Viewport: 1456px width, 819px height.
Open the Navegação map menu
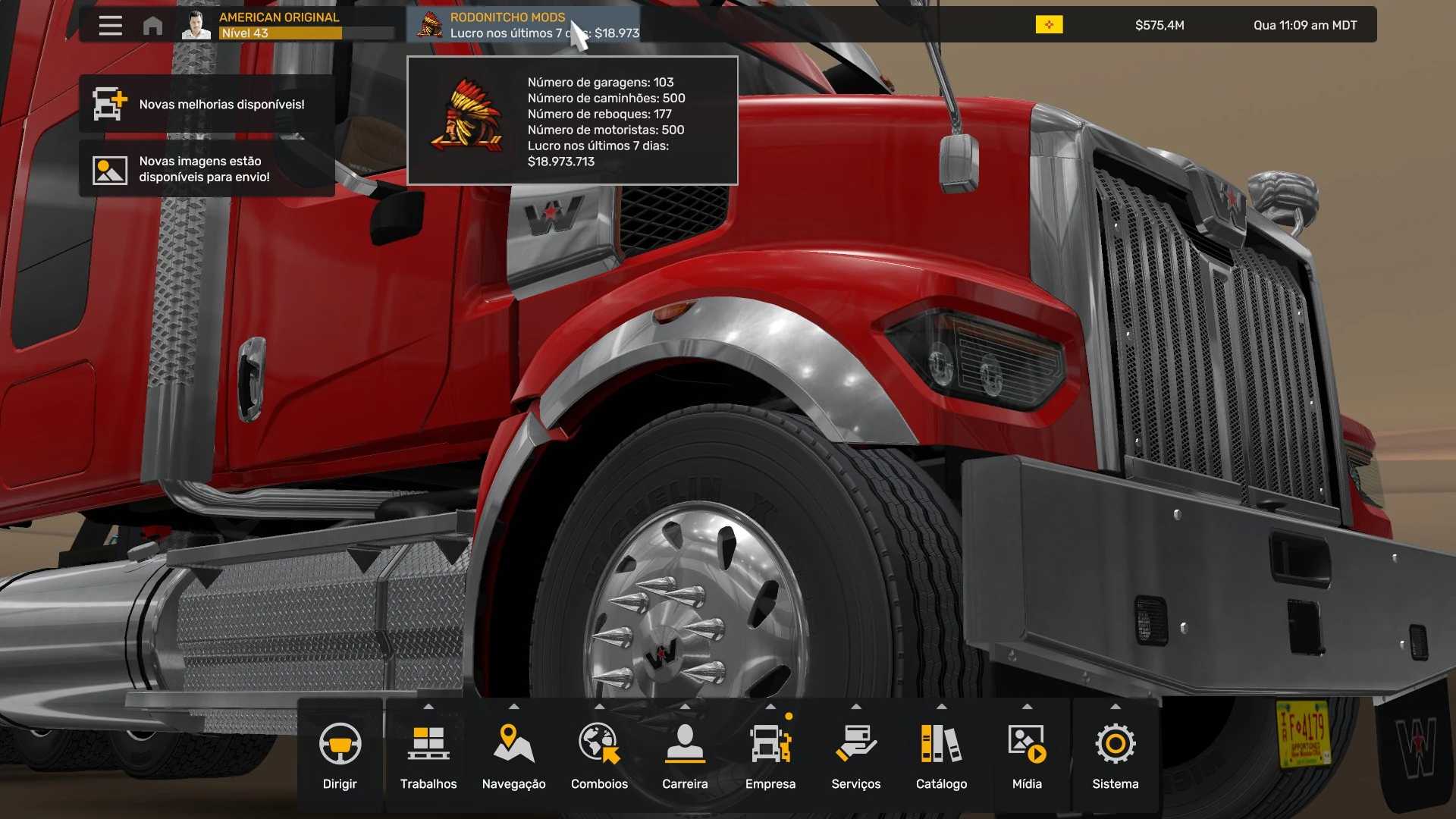(x=513, y=755)
